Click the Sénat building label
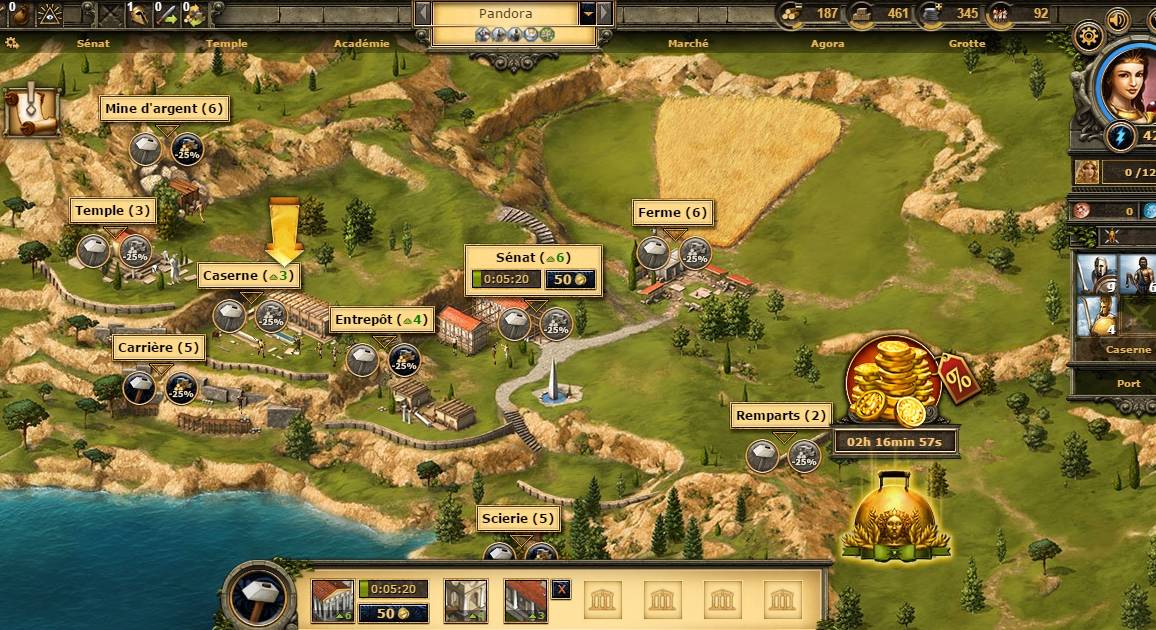This screenshot has height=630, width=1156. pos(535,258)
